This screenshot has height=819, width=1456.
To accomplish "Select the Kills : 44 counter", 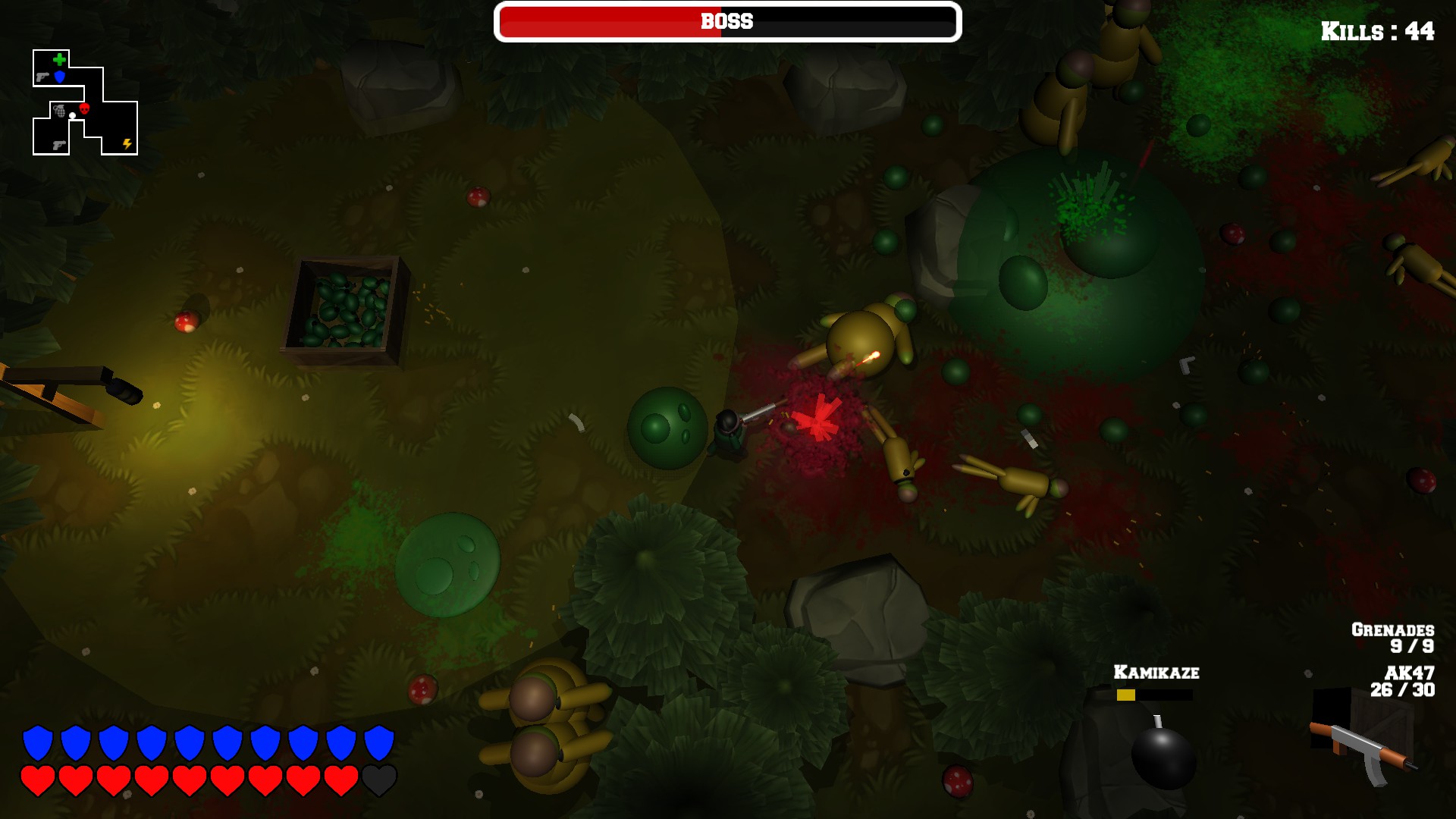I will (1377, 32).
